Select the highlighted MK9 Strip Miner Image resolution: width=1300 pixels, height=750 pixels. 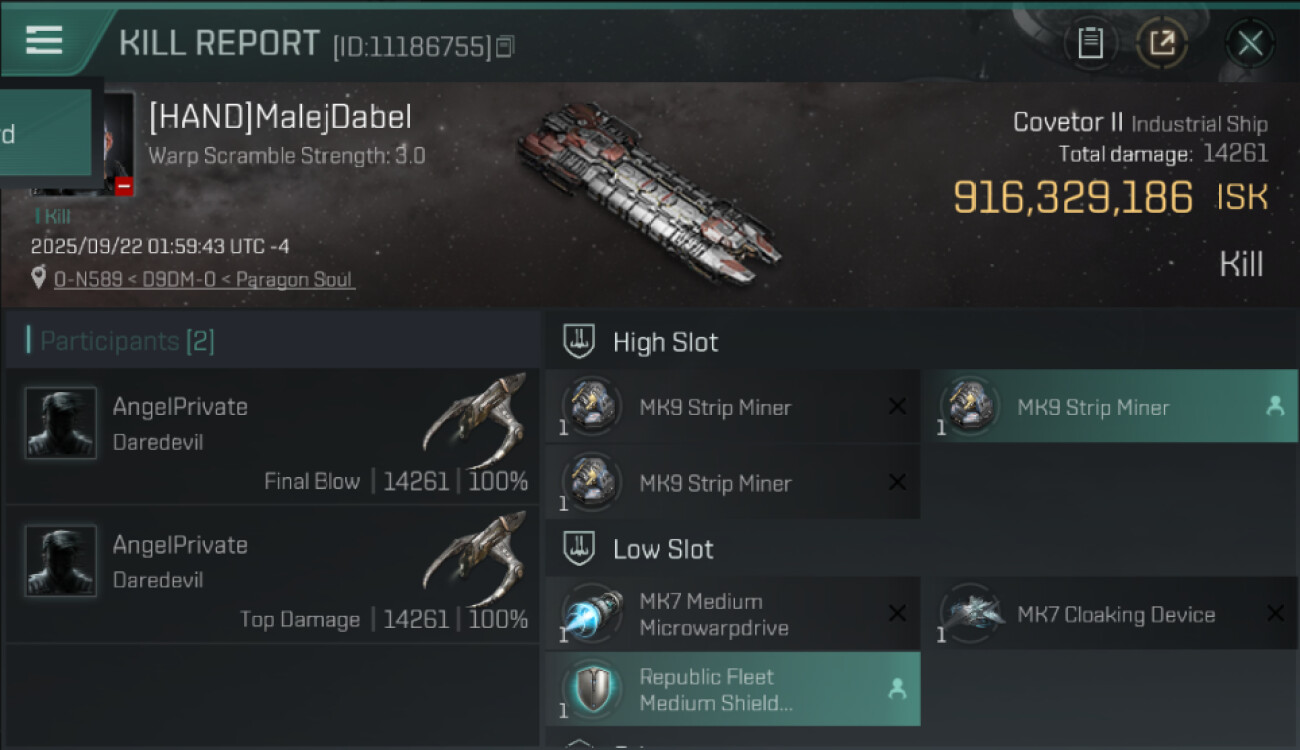pos(1110,407)
